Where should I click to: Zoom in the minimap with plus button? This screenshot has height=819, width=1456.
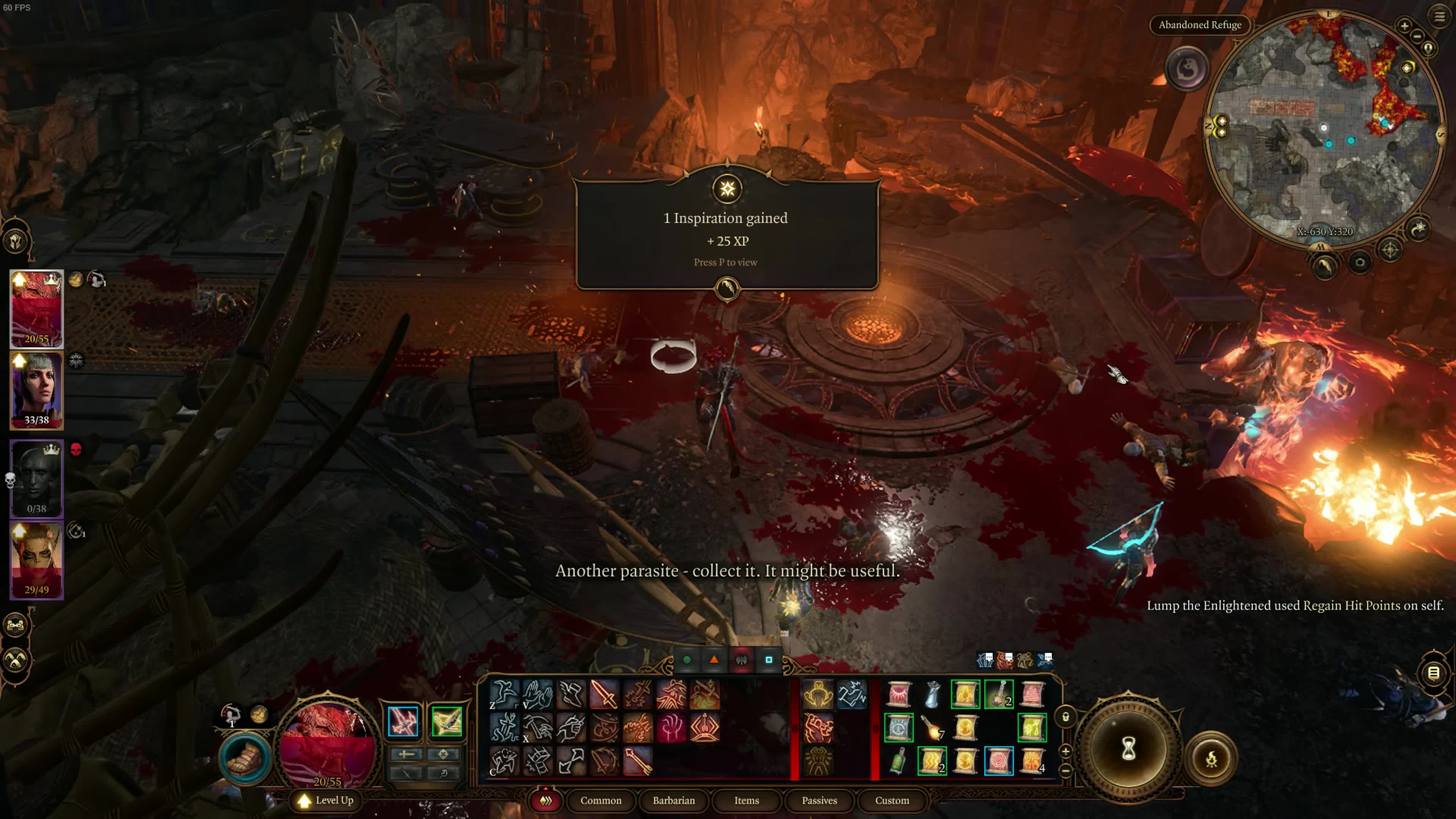click(x=1404, y=25)
